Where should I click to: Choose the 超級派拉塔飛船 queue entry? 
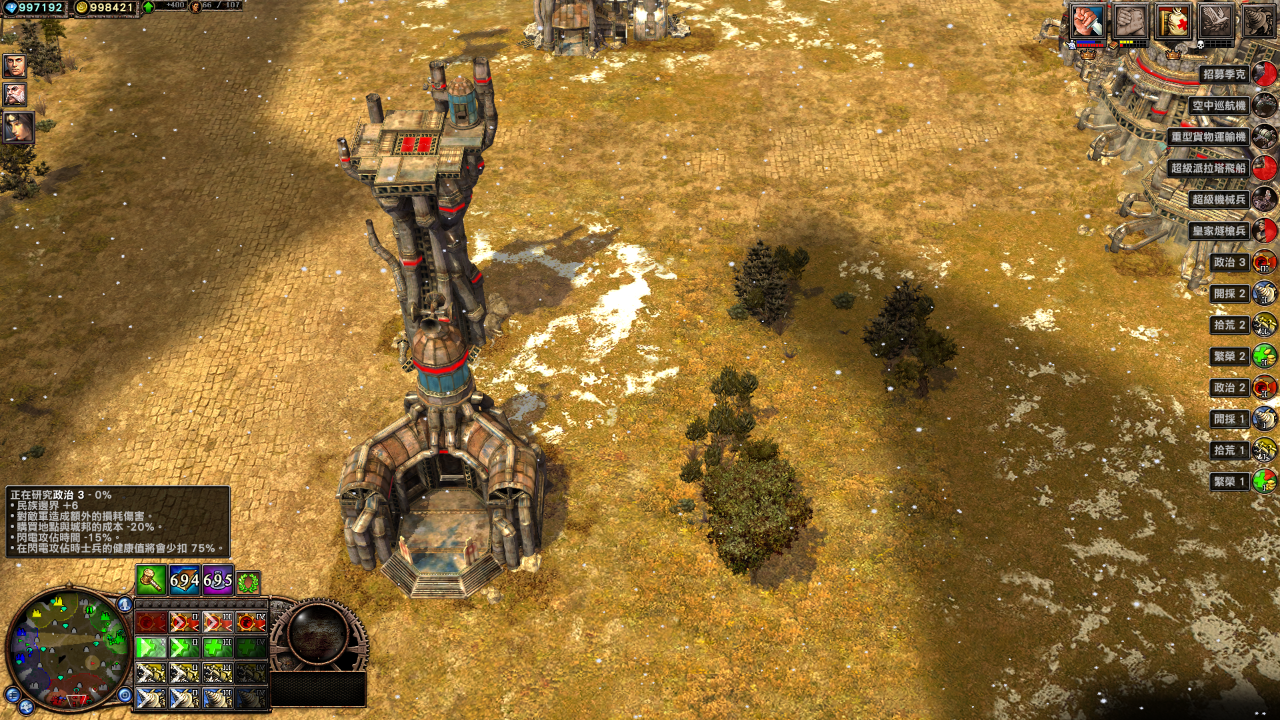tap(1208, 168)
